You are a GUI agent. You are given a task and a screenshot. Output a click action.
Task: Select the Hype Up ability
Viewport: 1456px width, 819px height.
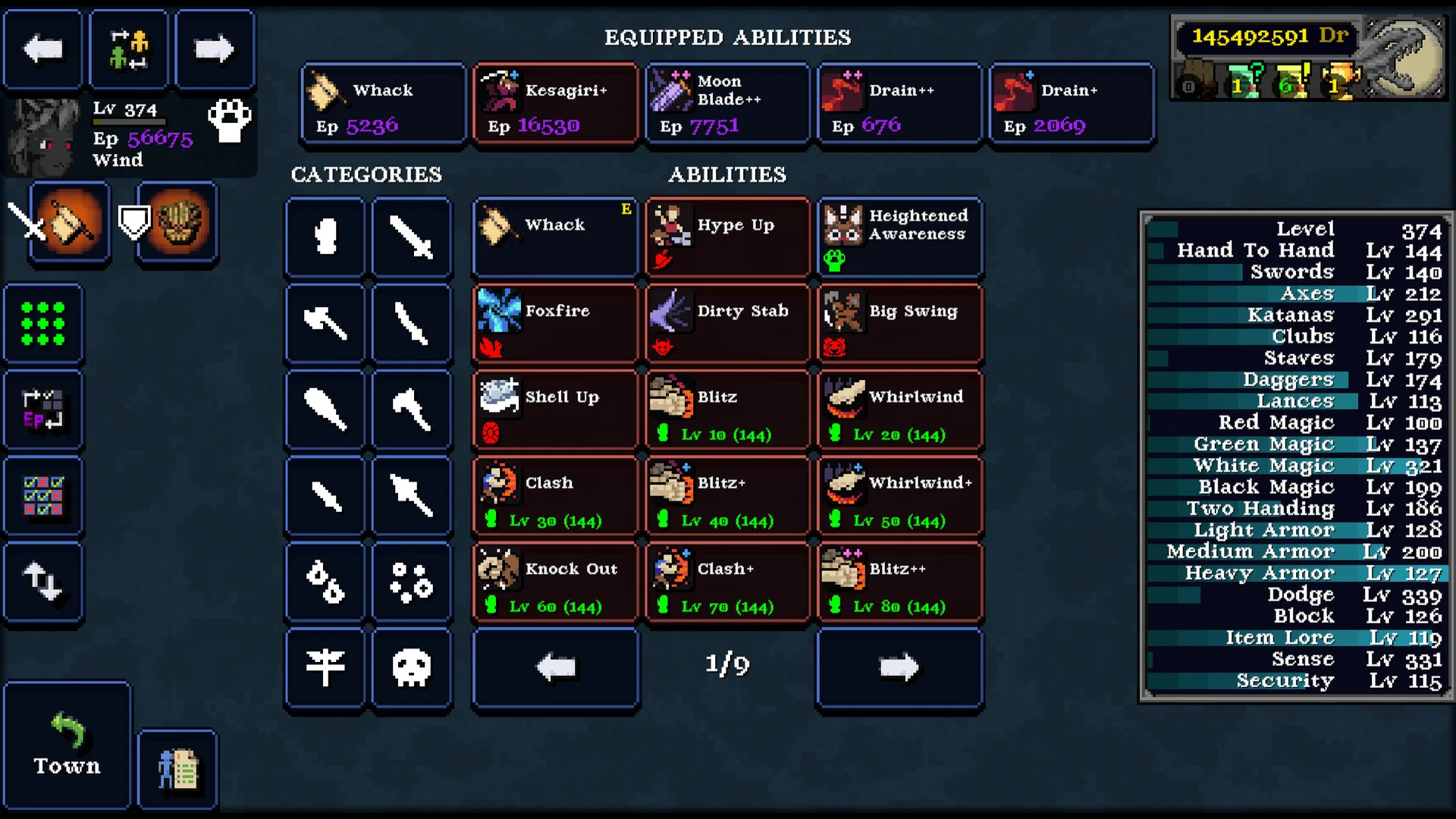point(727,237)
